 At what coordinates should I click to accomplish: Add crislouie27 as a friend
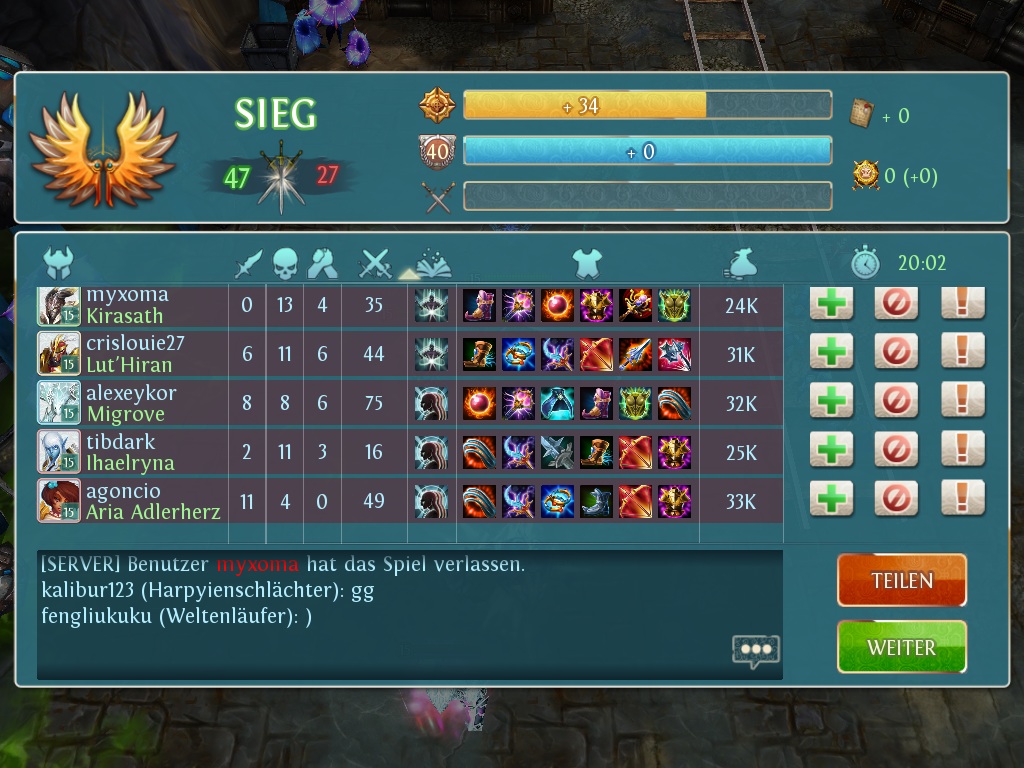tap(831, 353)
